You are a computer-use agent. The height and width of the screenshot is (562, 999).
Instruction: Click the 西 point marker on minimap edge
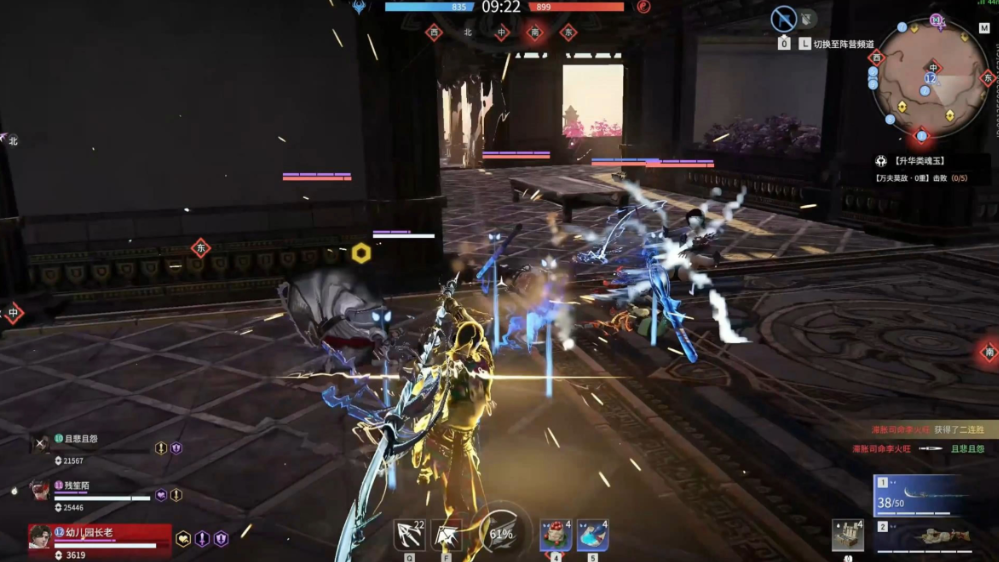(876, 58)
